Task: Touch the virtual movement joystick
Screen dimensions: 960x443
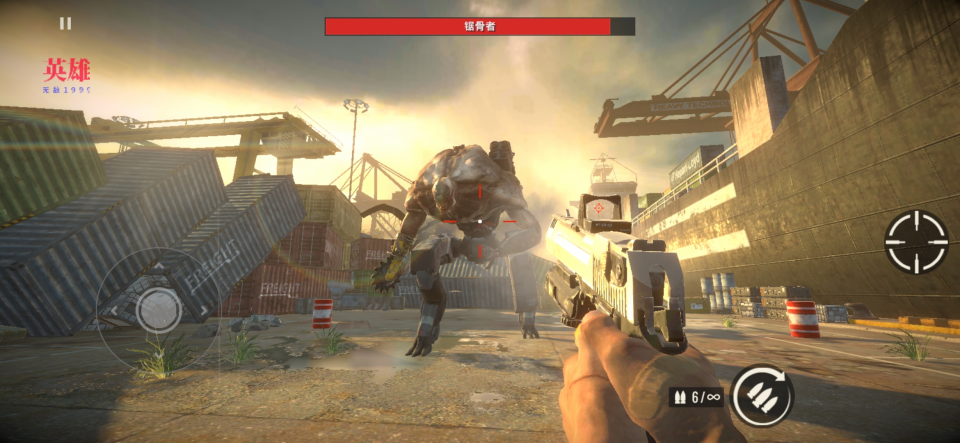Action: 158,309
